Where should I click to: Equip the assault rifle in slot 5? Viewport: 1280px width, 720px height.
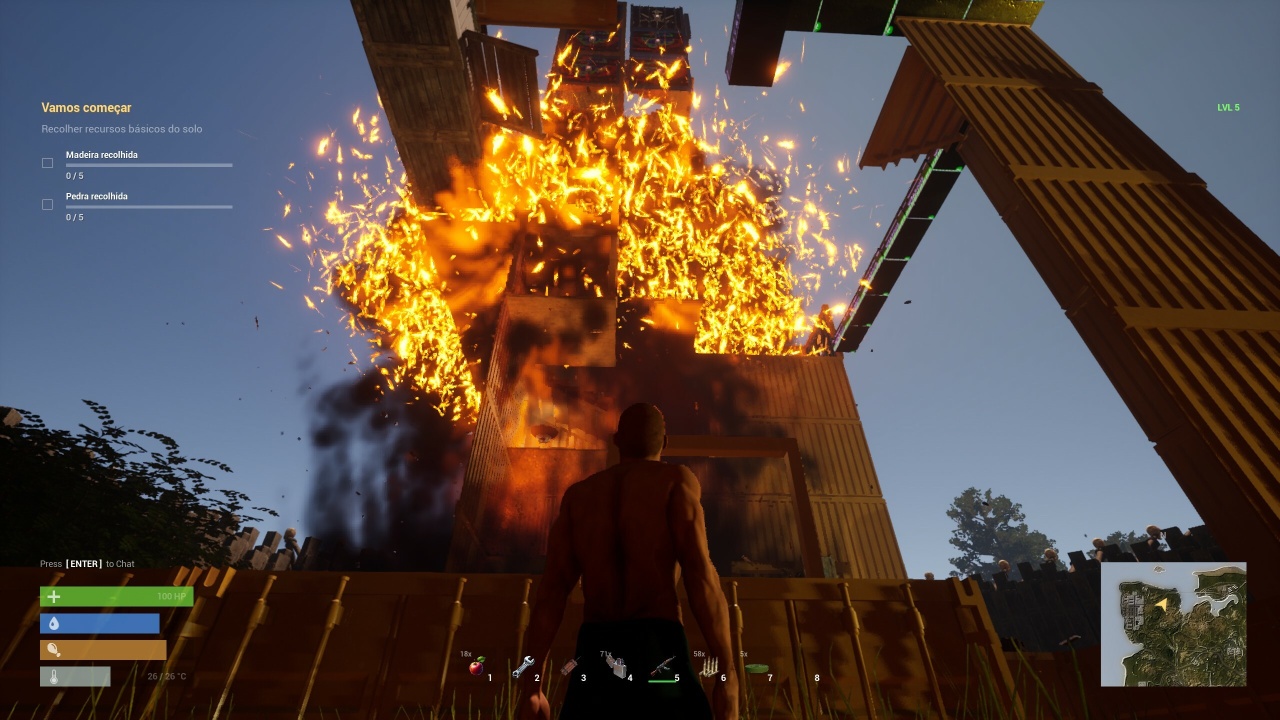pyautogui.click(x=662, y=667)
